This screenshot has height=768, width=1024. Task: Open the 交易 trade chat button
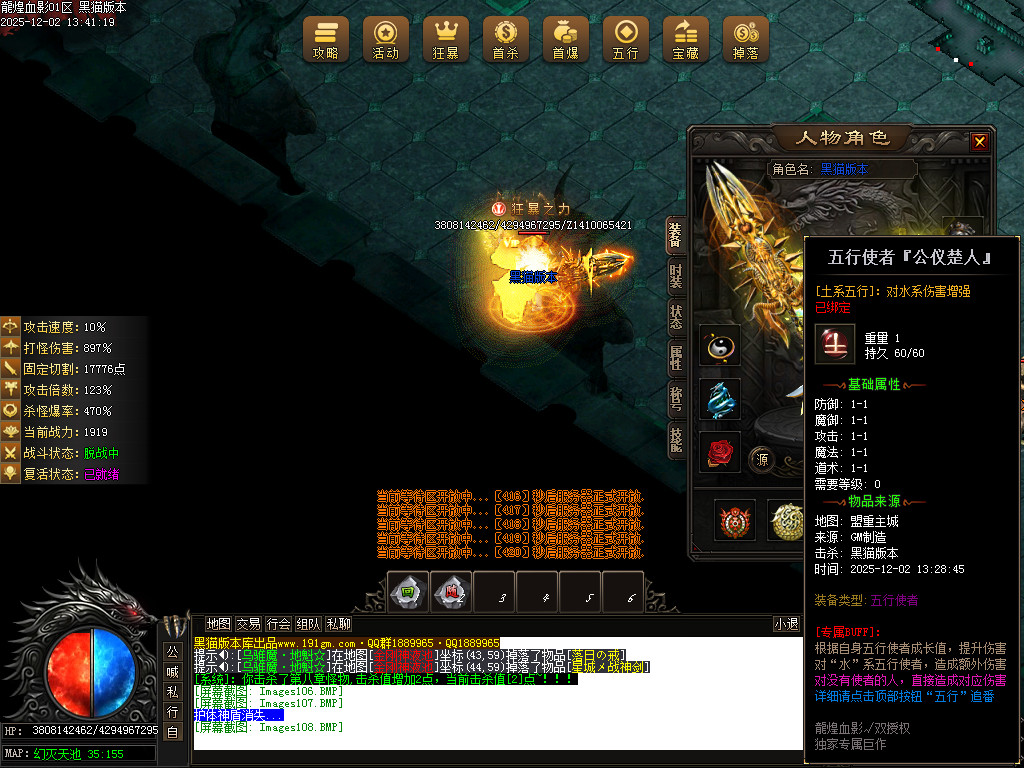click(249, 623)
